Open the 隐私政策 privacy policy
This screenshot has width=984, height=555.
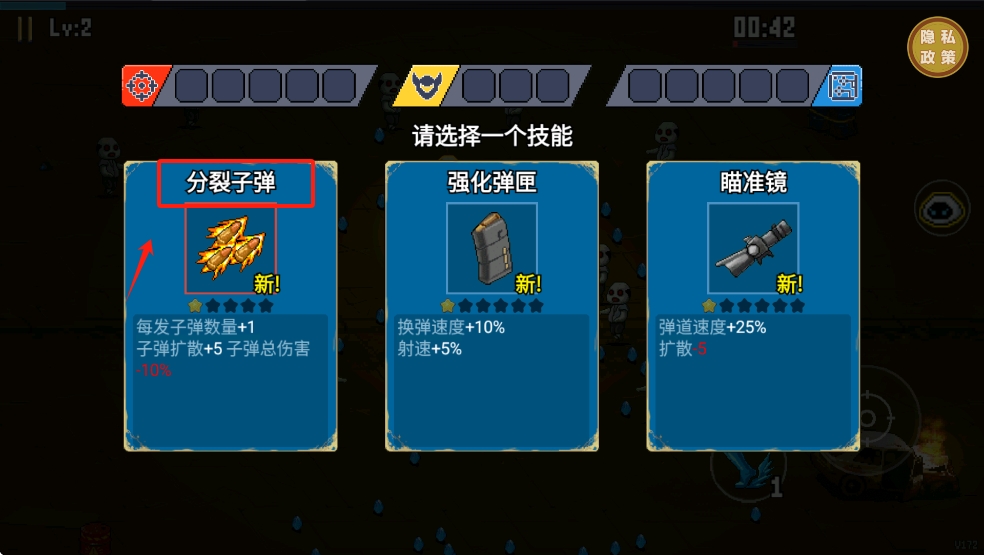pos(937,47)
